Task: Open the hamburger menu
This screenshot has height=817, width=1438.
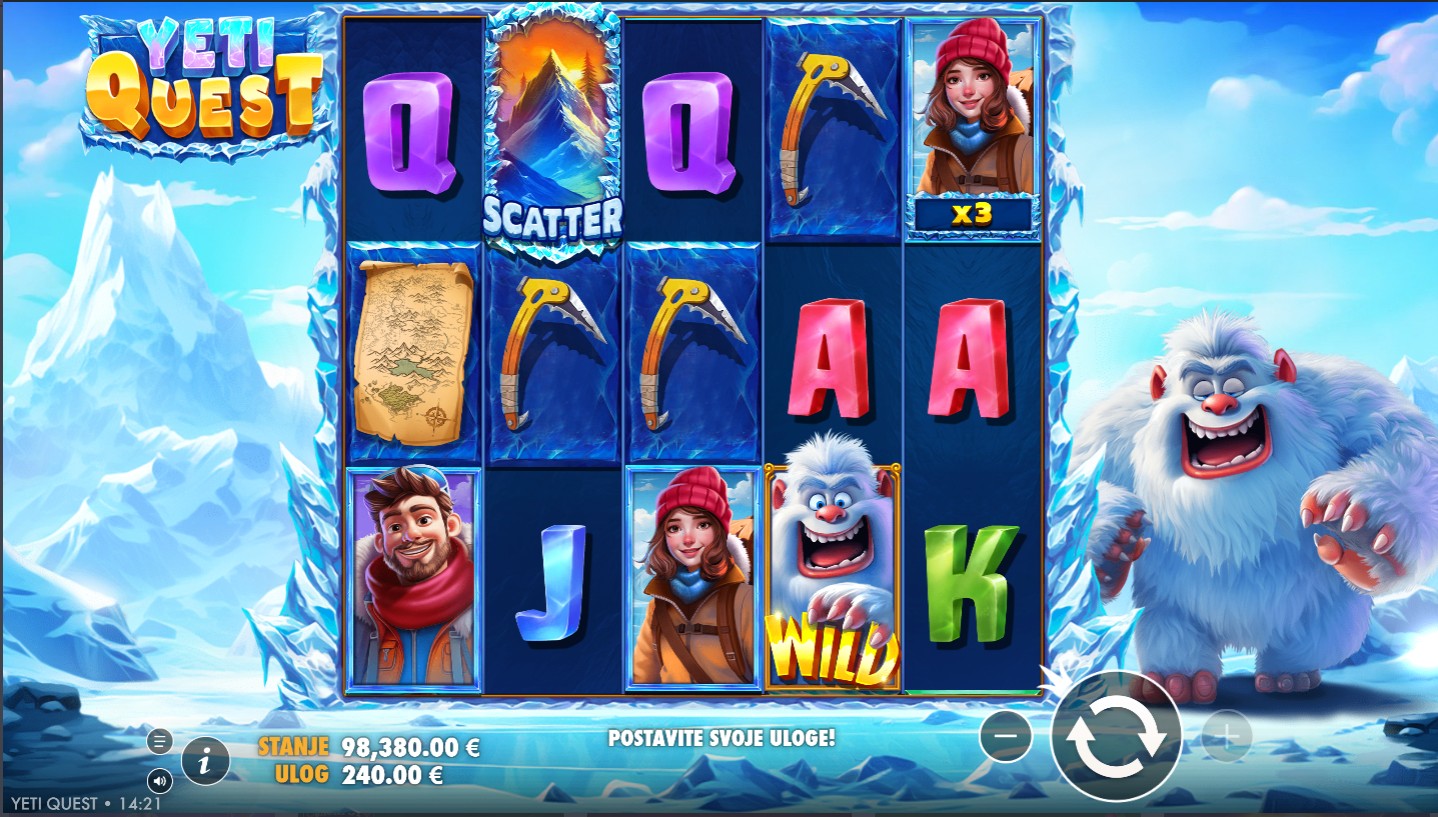Action: click(x=159, y=741)
